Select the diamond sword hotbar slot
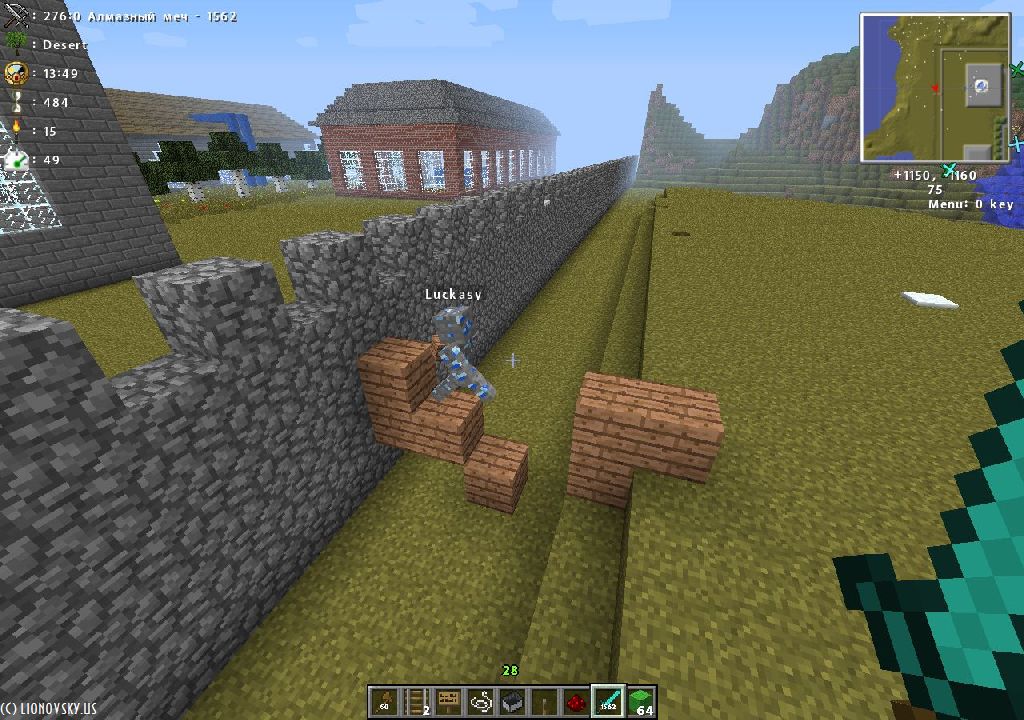Screen dimensions: 1024x720 [608, 702]
